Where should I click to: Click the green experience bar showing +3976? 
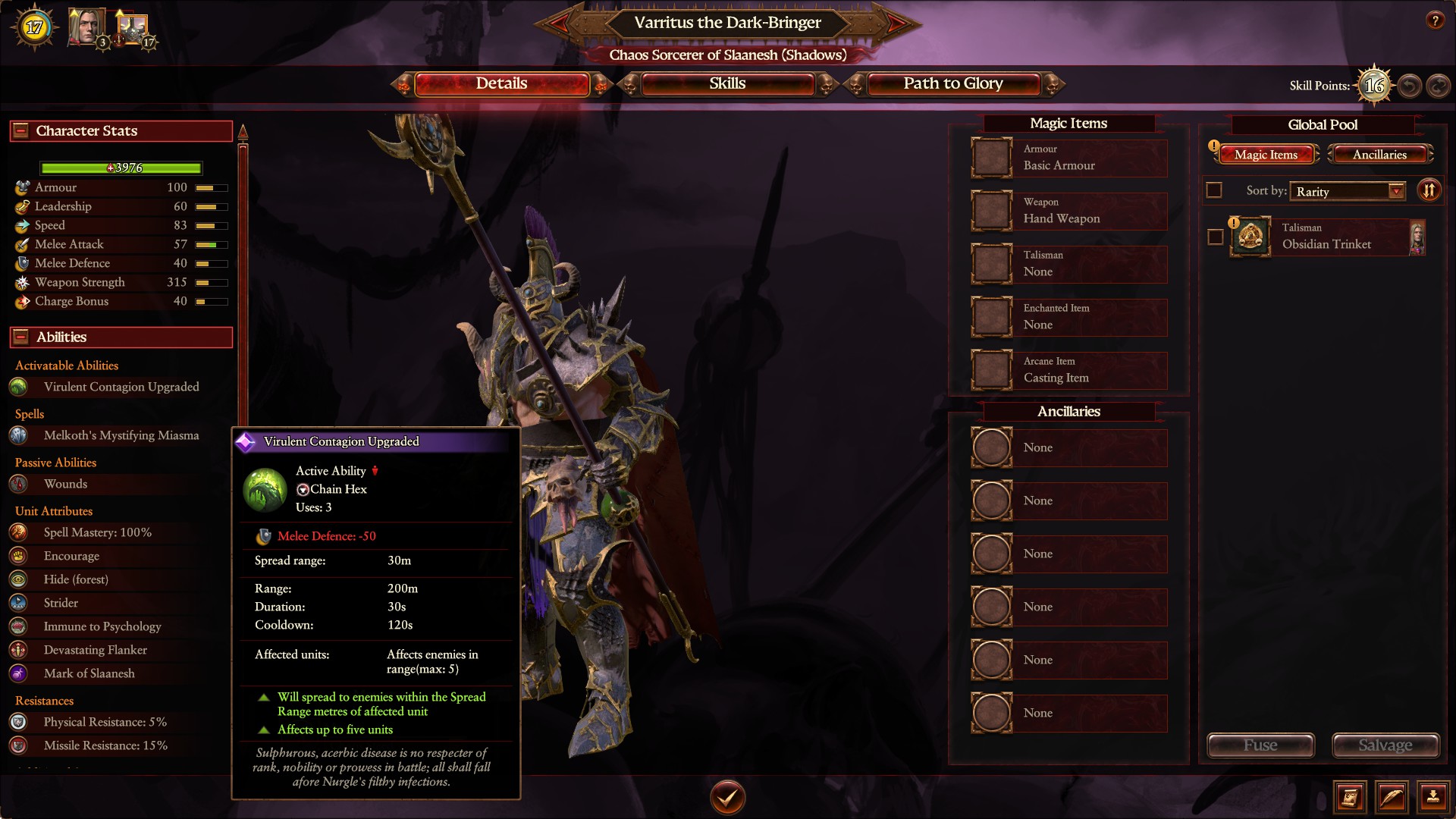[121, 168]
